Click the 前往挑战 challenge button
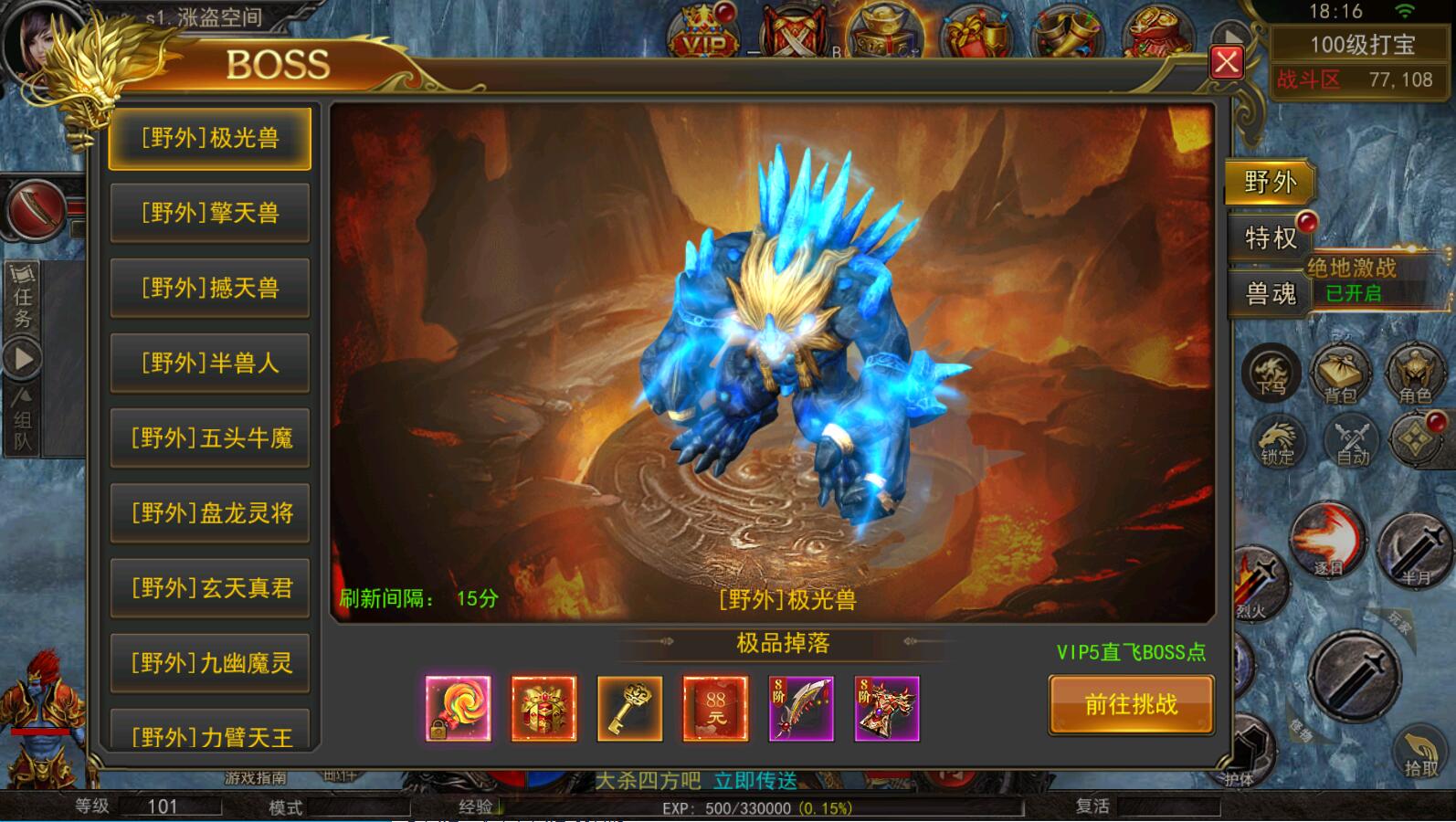Image resolution: width=1456 pixels, height=822 pixels. 1131,704
